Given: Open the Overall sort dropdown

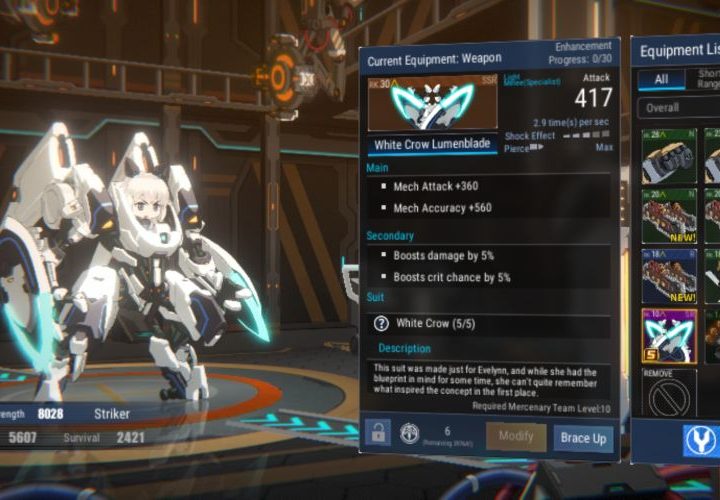Looking at the screenshot, I should pyautogui.click(x=680, y=107).
